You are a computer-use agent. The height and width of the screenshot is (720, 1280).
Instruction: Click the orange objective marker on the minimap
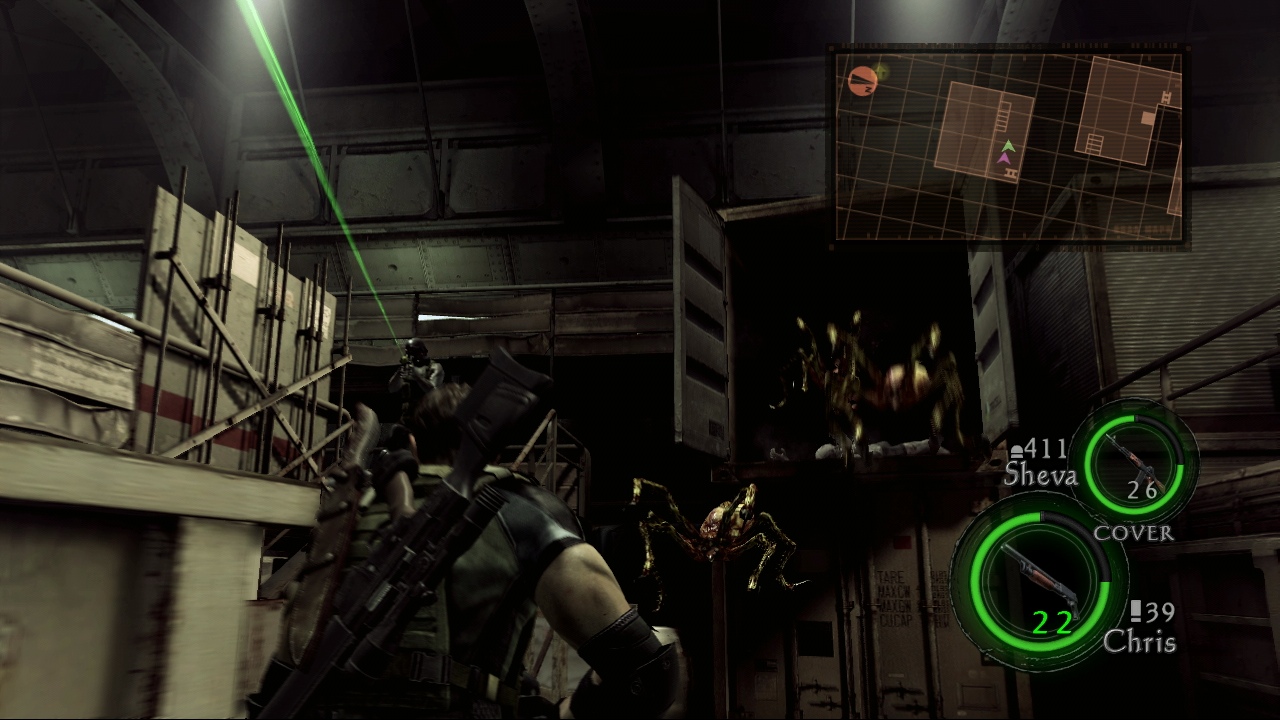click(860, 80)
